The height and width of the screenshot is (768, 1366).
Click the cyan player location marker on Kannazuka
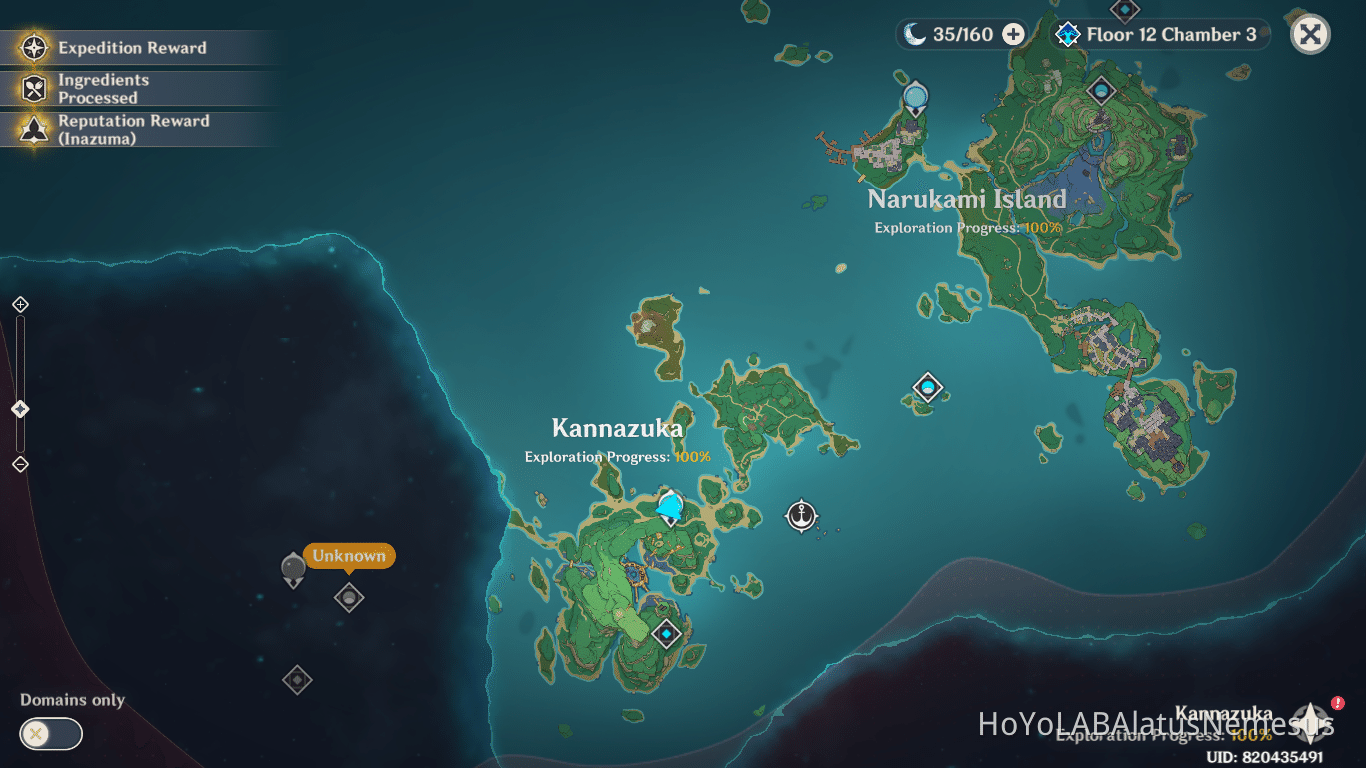point(668,508)
